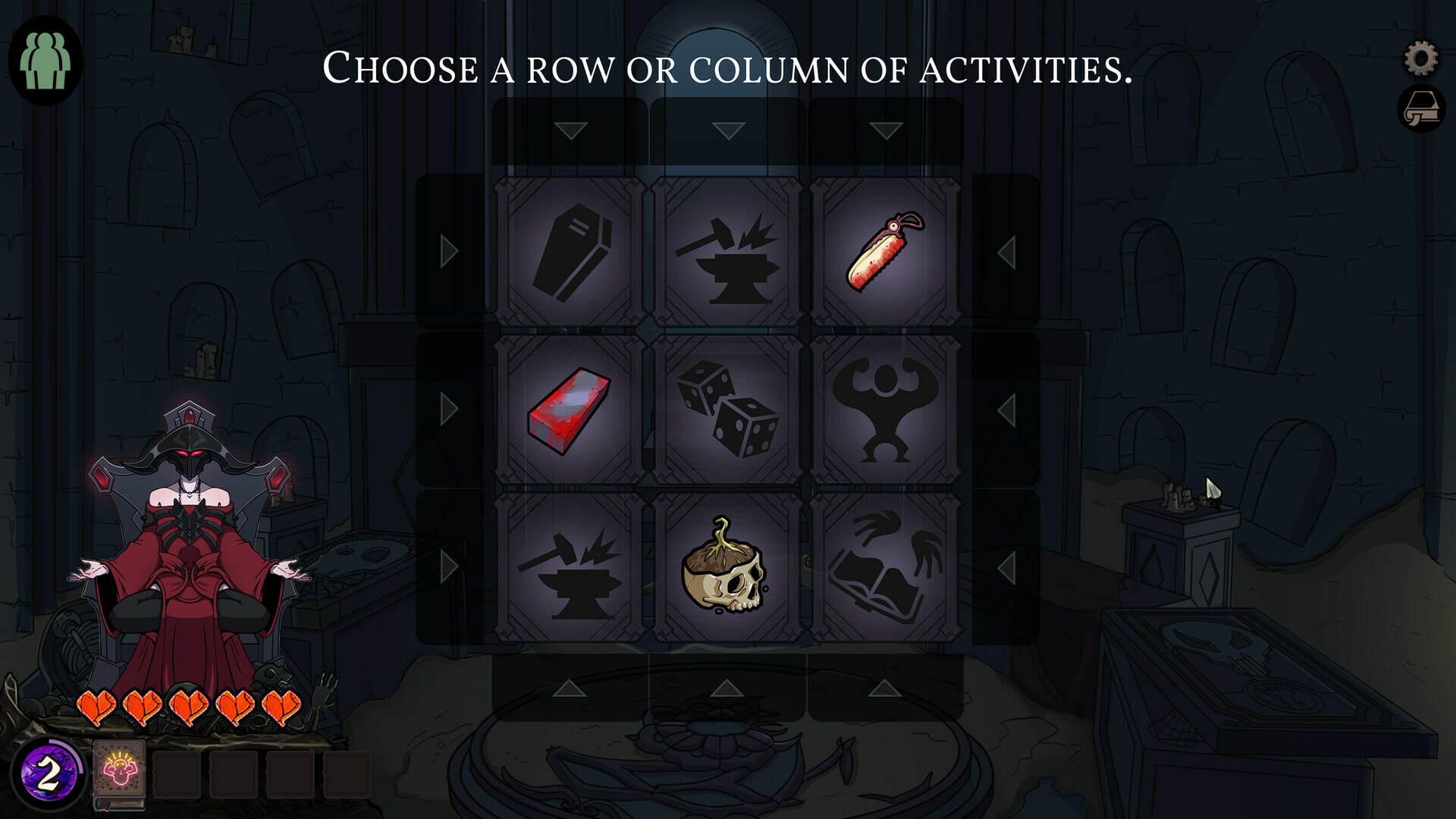
Task: Choose the middle row via its left arrow
Action: [447, 407]
